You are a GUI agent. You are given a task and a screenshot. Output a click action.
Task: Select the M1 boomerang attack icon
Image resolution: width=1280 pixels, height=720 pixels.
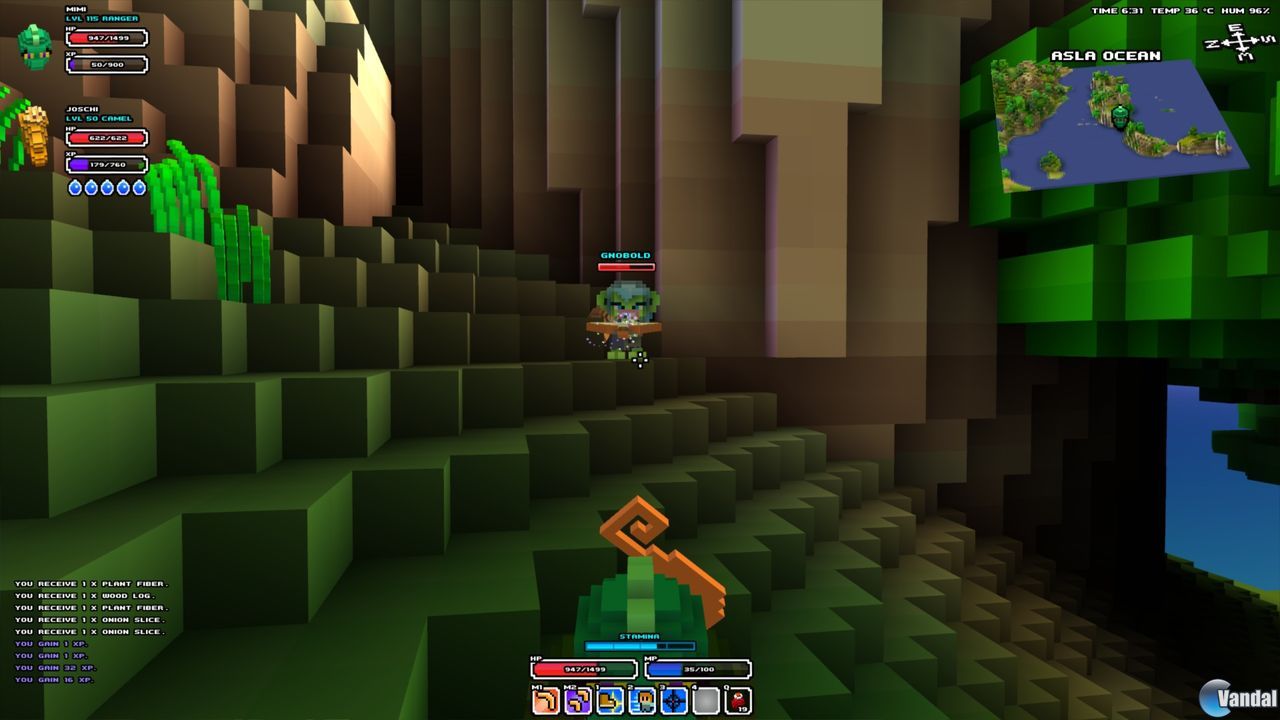(x=545, y=699)
